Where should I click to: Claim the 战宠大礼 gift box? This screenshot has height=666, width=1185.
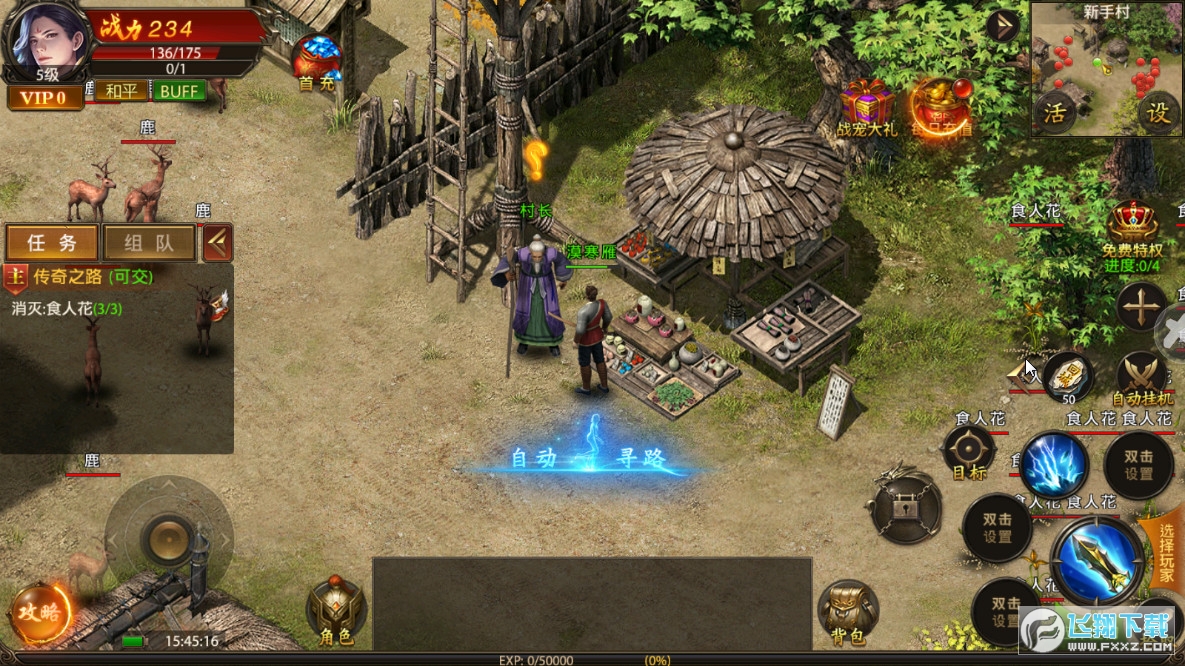click(x=867, y=106)
